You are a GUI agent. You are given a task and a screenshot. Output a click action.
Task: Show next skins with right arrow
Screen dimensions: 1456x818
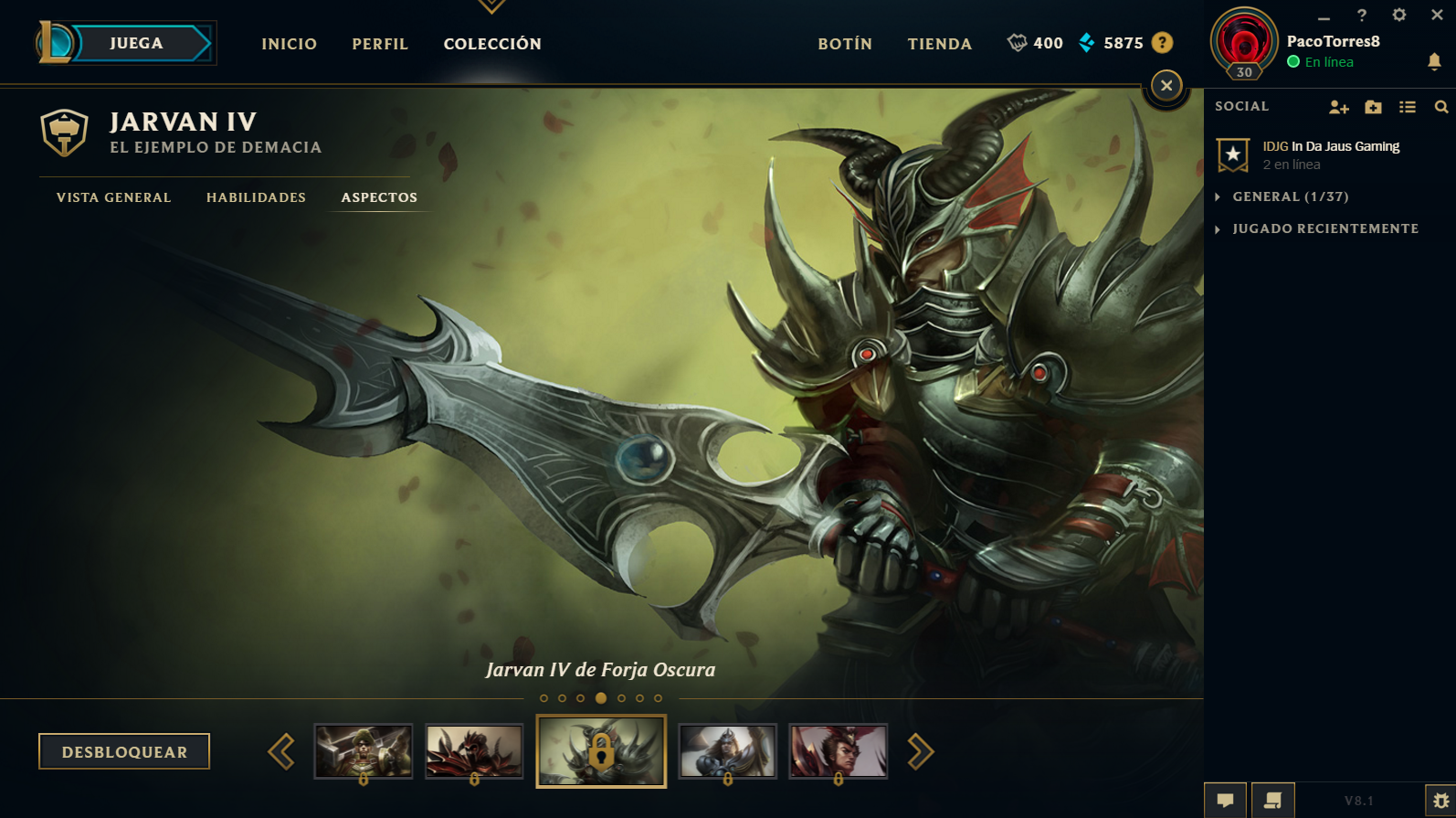click(921, 751)
